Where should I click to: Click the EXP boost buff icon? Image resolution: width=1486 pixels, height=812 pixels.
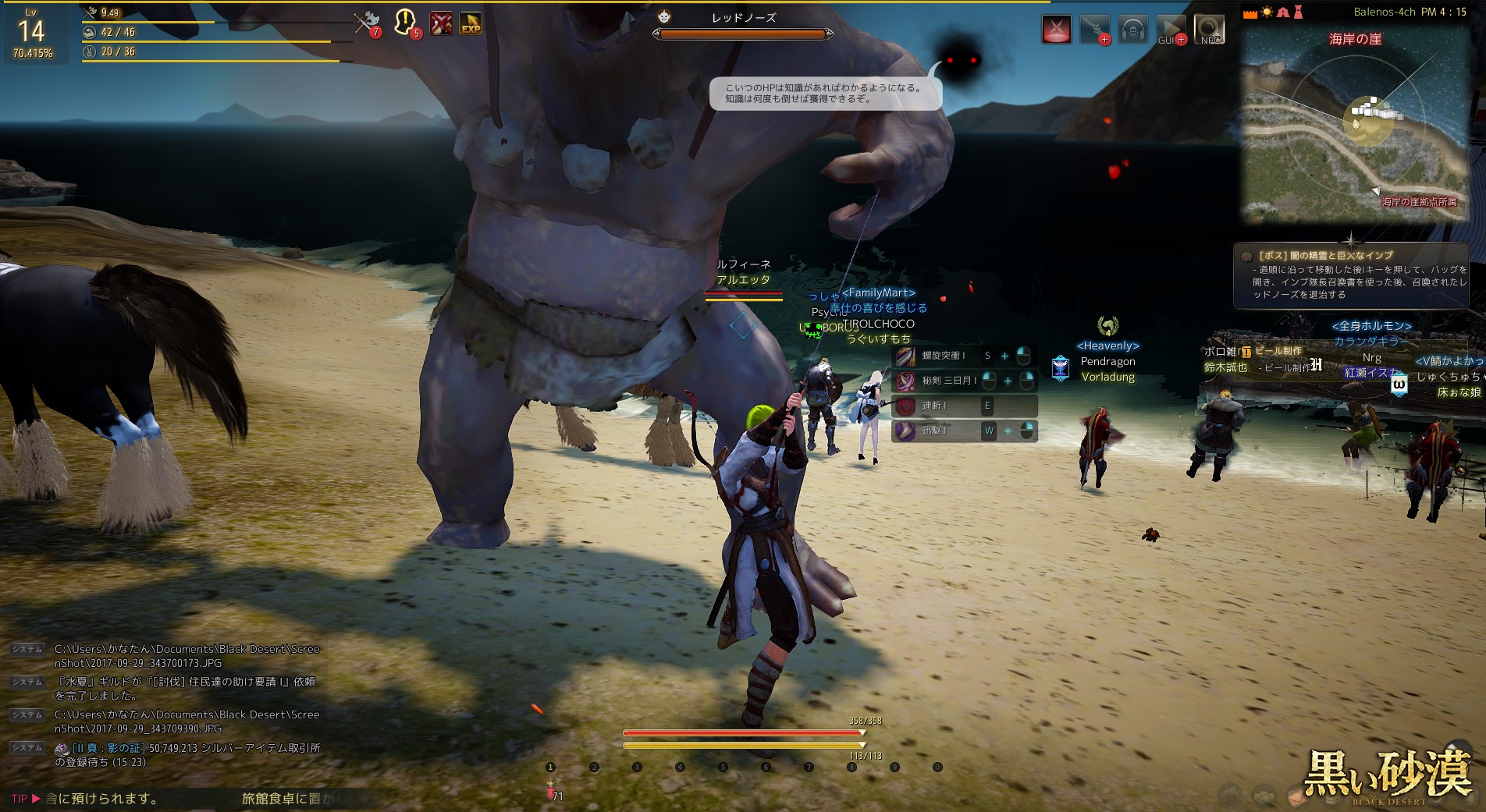tap(470, 24)
